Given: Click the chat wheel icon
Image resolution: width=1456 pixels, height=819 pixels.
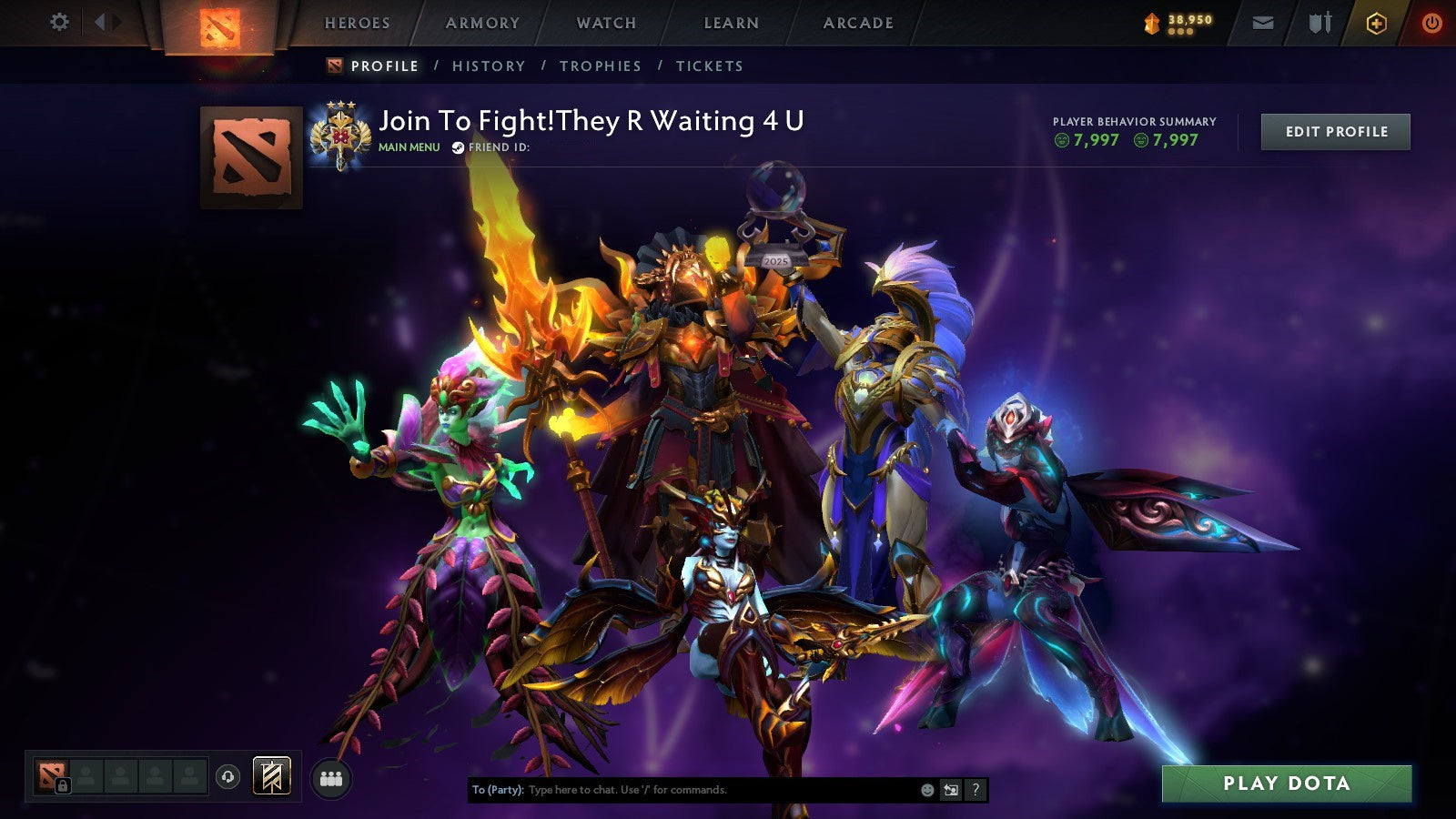Looking at the screenshot, I should (x=951, y=790).
